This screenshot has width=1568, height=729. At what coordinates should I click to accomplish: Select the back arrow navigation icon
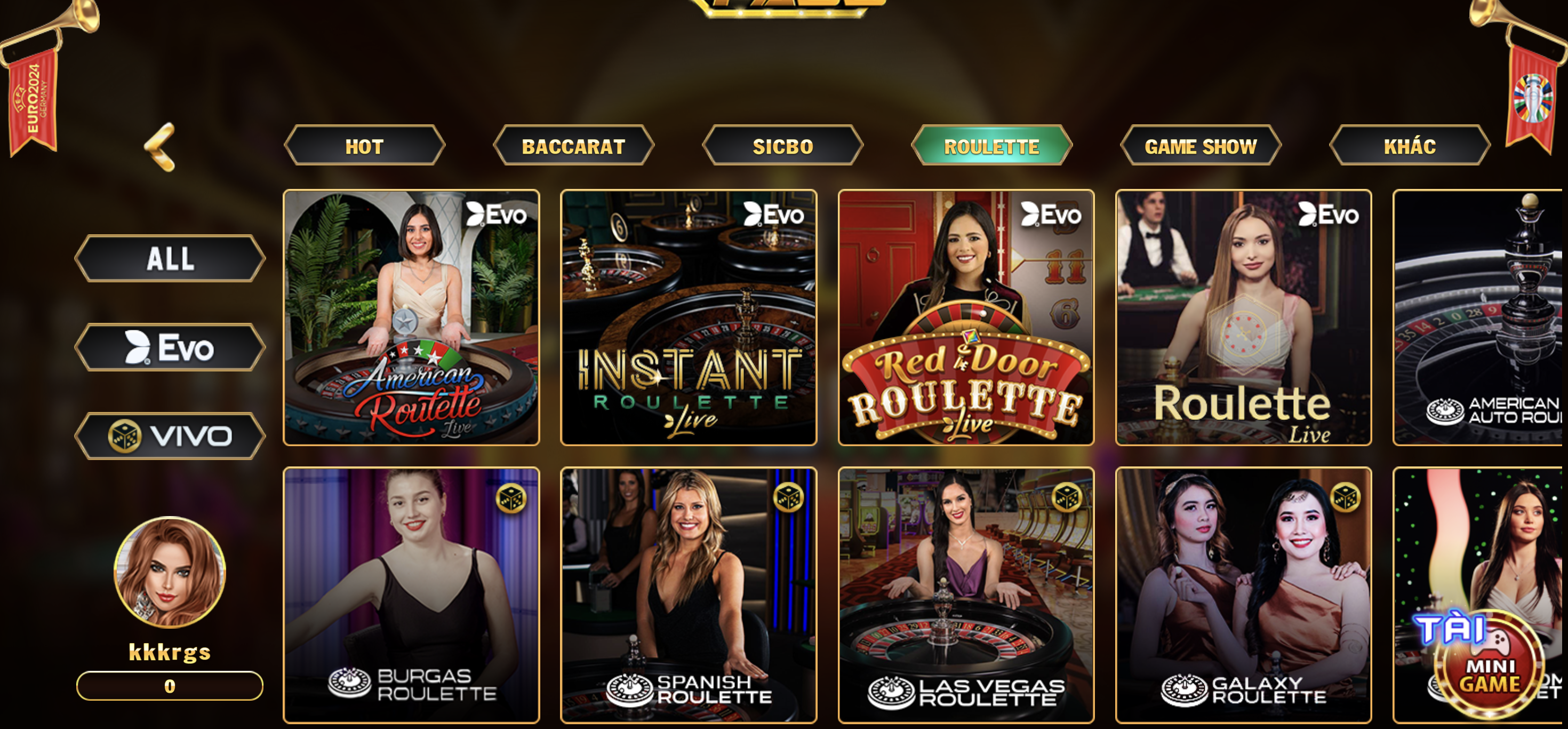pyautogui.click(x=160, y=145)
